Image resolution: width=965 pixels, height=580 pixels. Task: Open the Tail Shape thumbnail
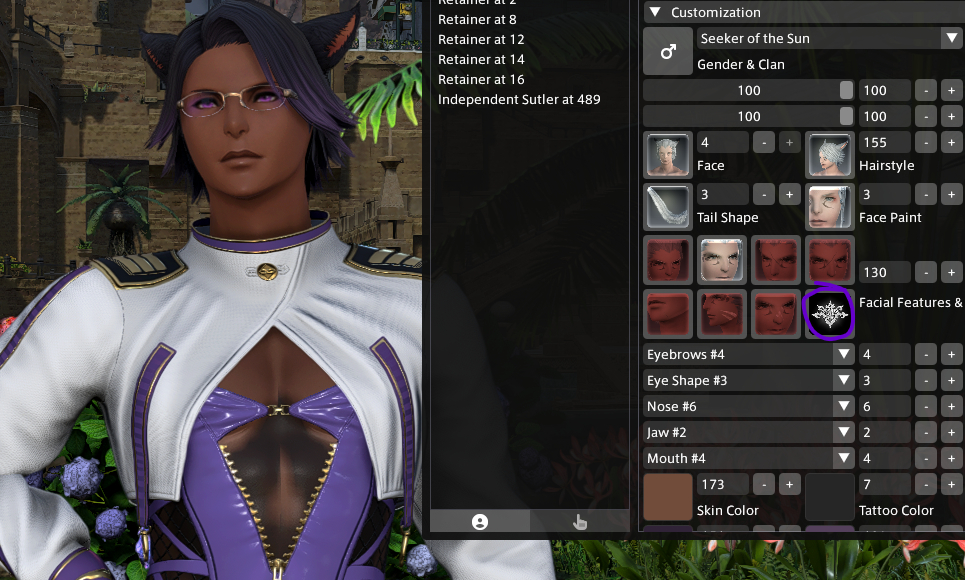pyautogui.click(x=668, y=207)
